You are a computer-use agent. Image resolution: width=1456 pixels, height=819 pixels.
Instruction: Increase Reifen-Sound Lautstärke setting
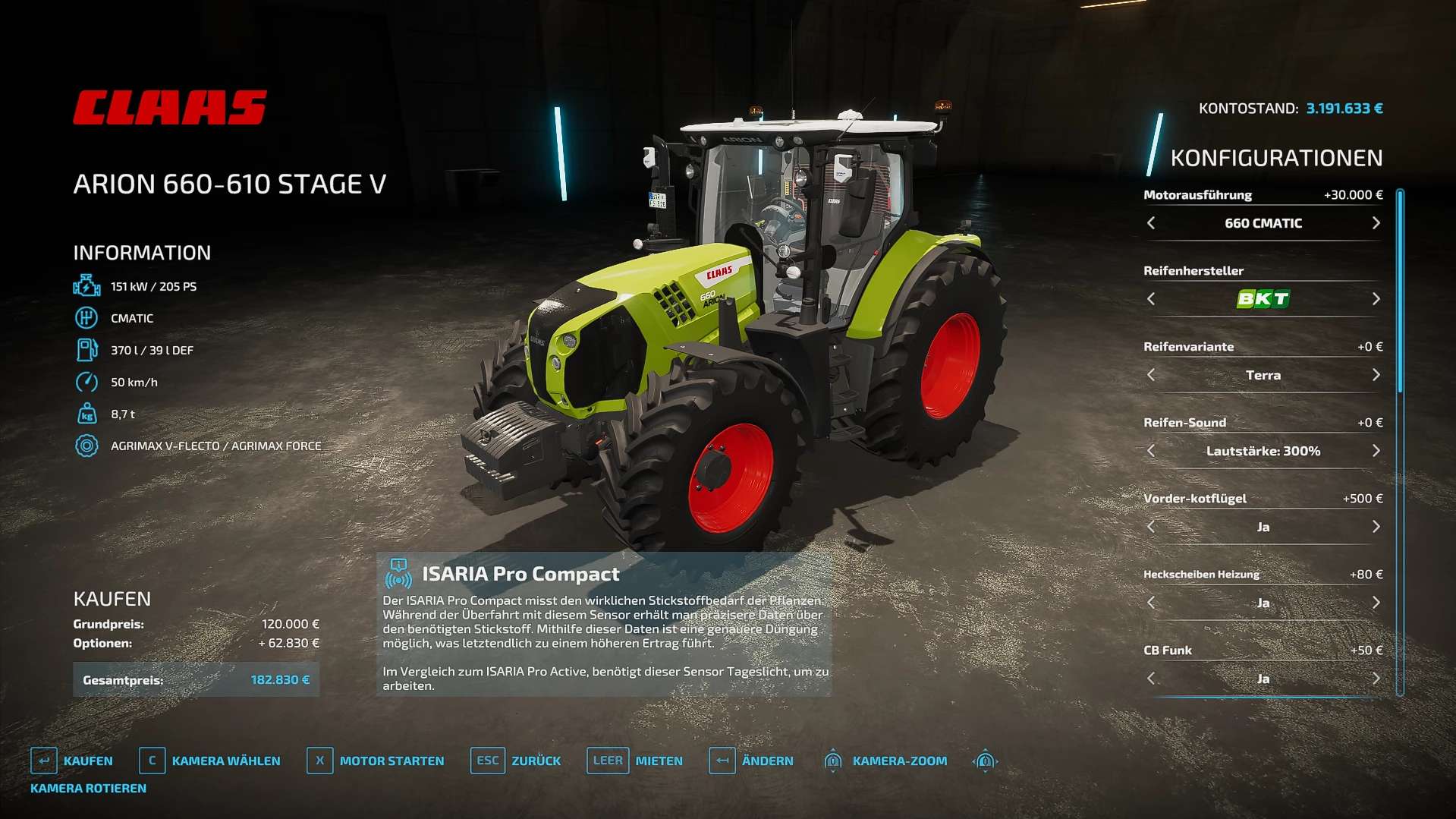tap(1376, 451)
